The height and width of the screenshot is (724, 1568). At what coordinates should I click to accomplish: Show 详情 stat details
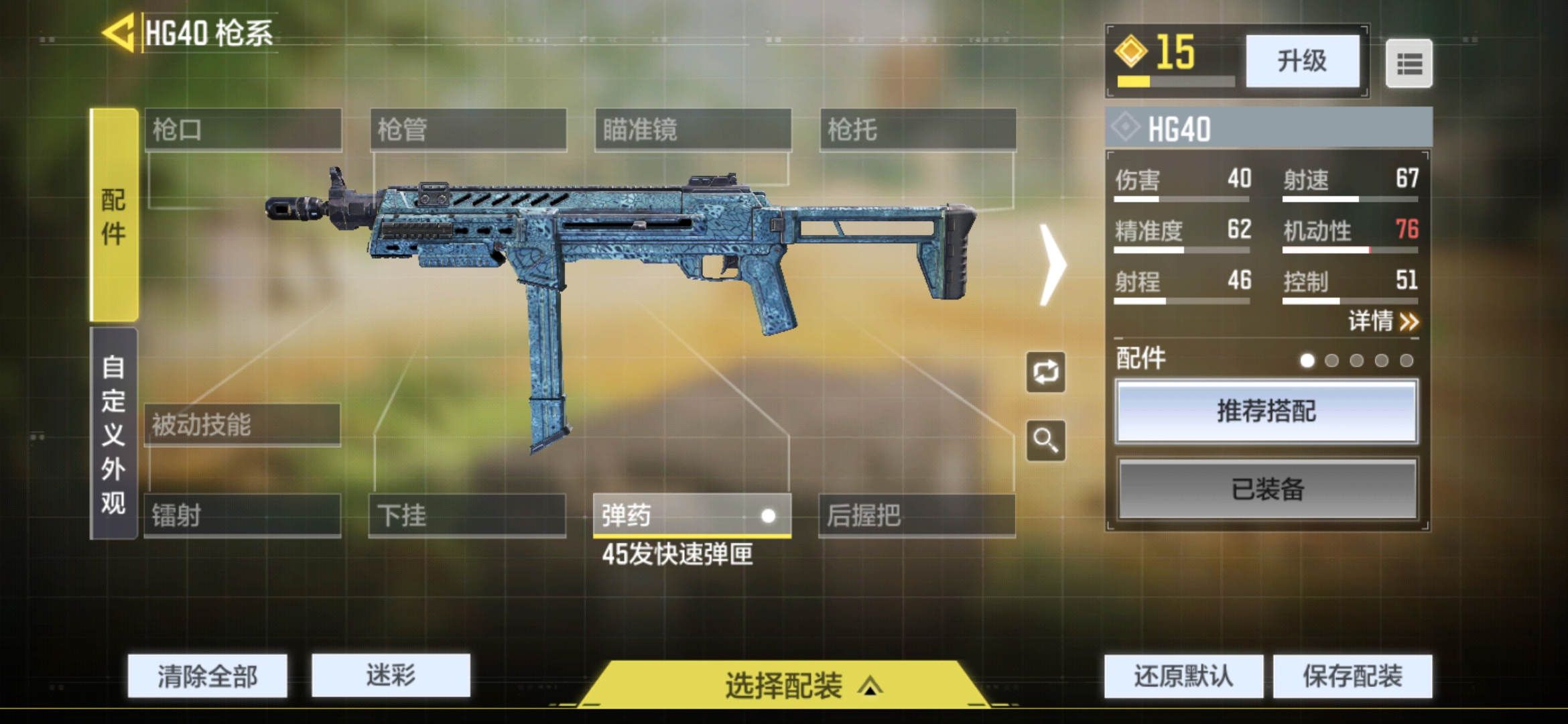[1383, 322]
